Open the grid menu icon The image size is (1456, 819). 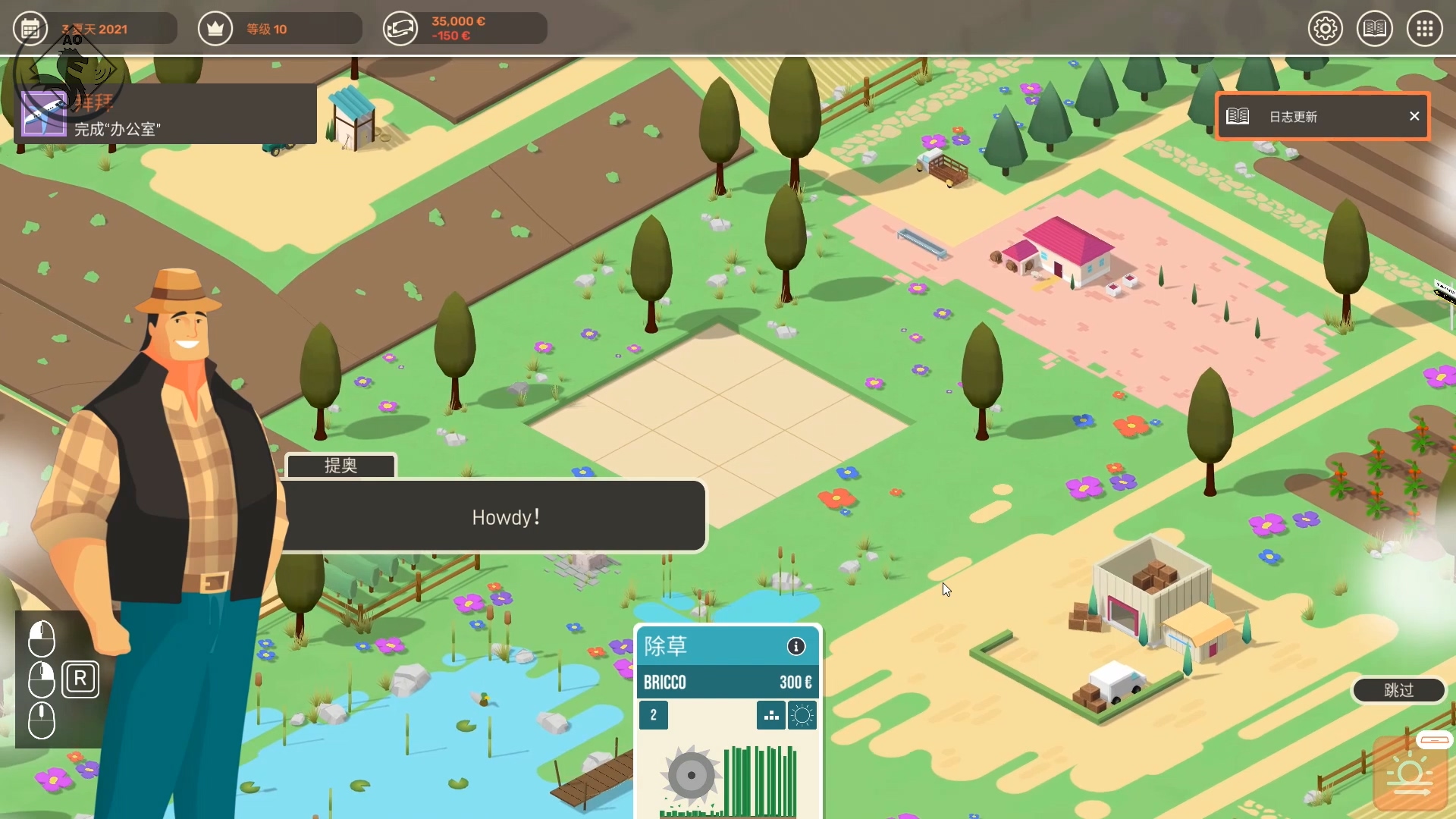coord(1424,29)
